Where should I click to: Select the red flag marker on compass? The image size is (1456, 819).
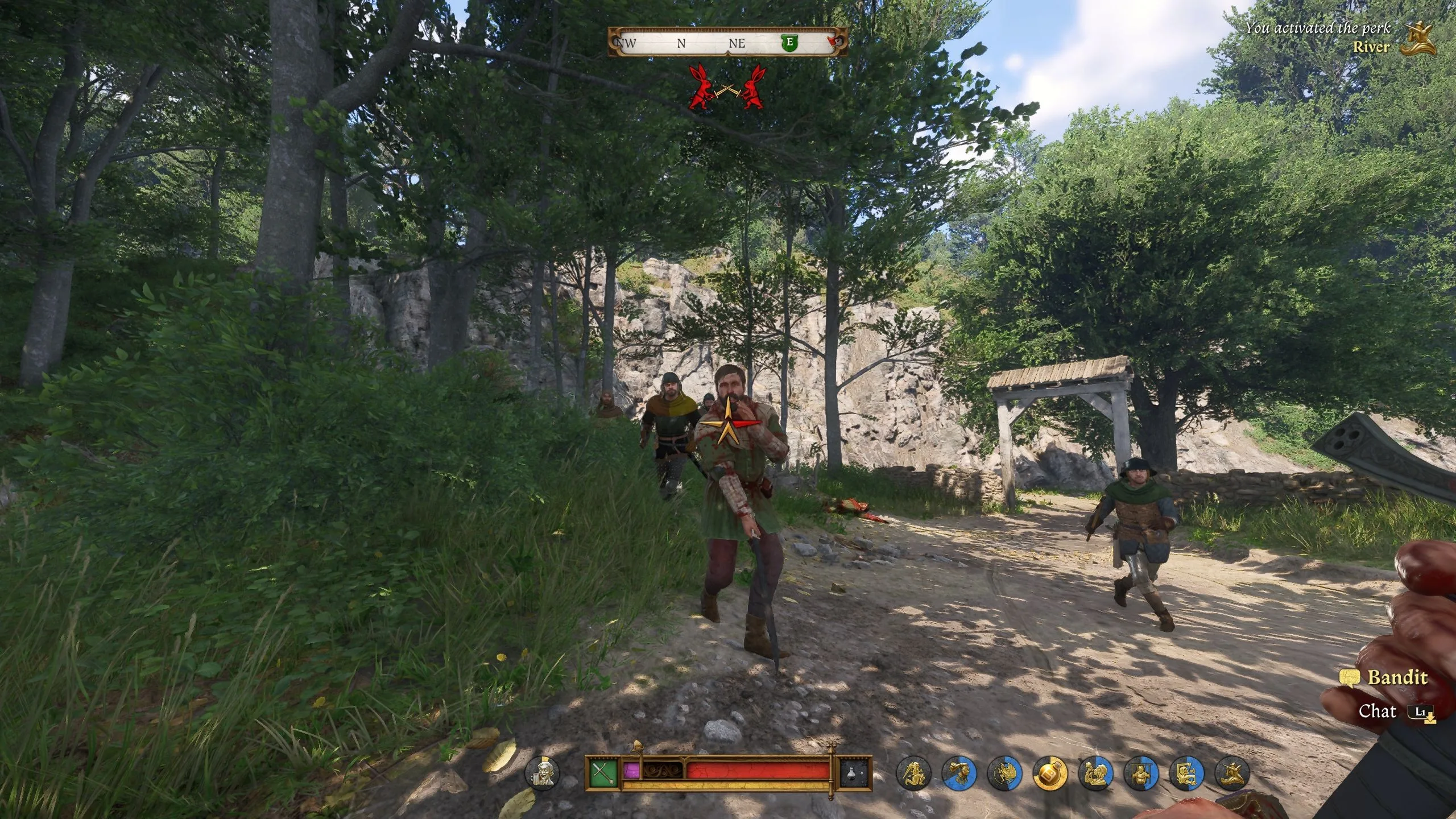pos(835,42)
